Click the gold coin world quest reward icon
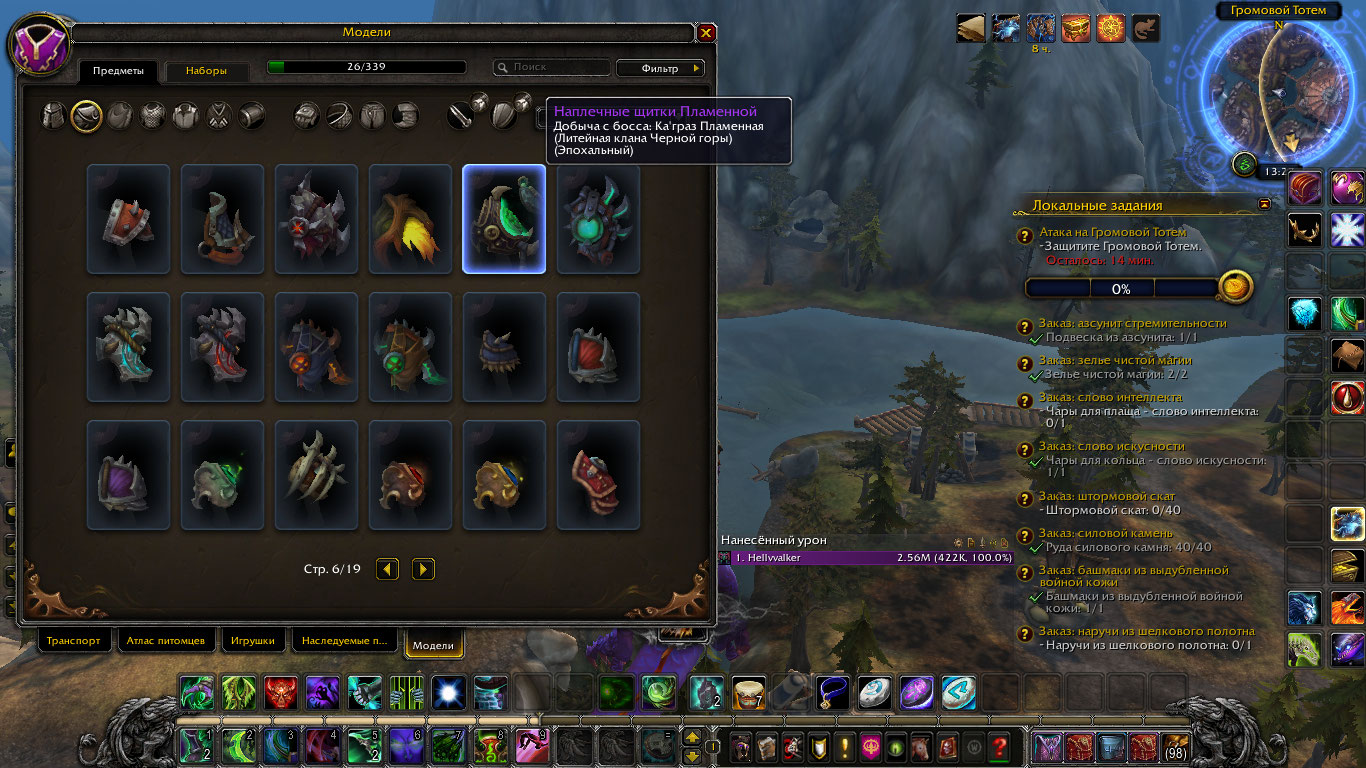This screenshot has width=1366, height=768. click(1236, 288)
